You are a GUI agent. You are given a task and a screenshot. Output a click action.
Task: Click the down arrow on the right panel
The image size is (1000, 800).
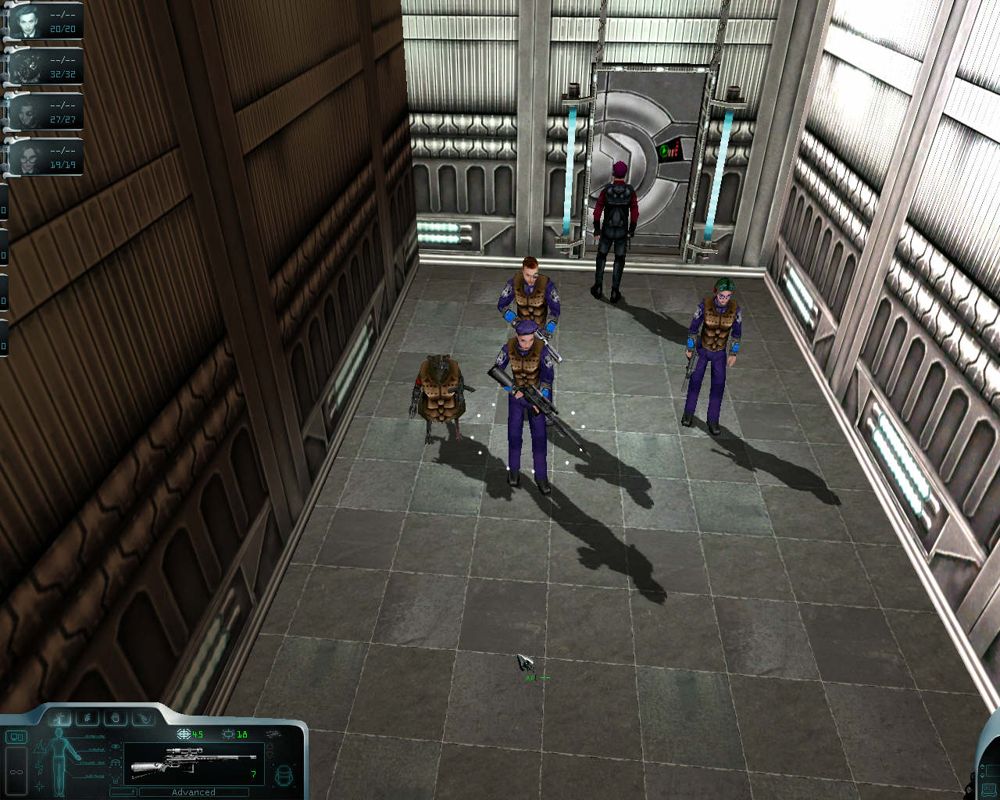click(x=982, y=775)
